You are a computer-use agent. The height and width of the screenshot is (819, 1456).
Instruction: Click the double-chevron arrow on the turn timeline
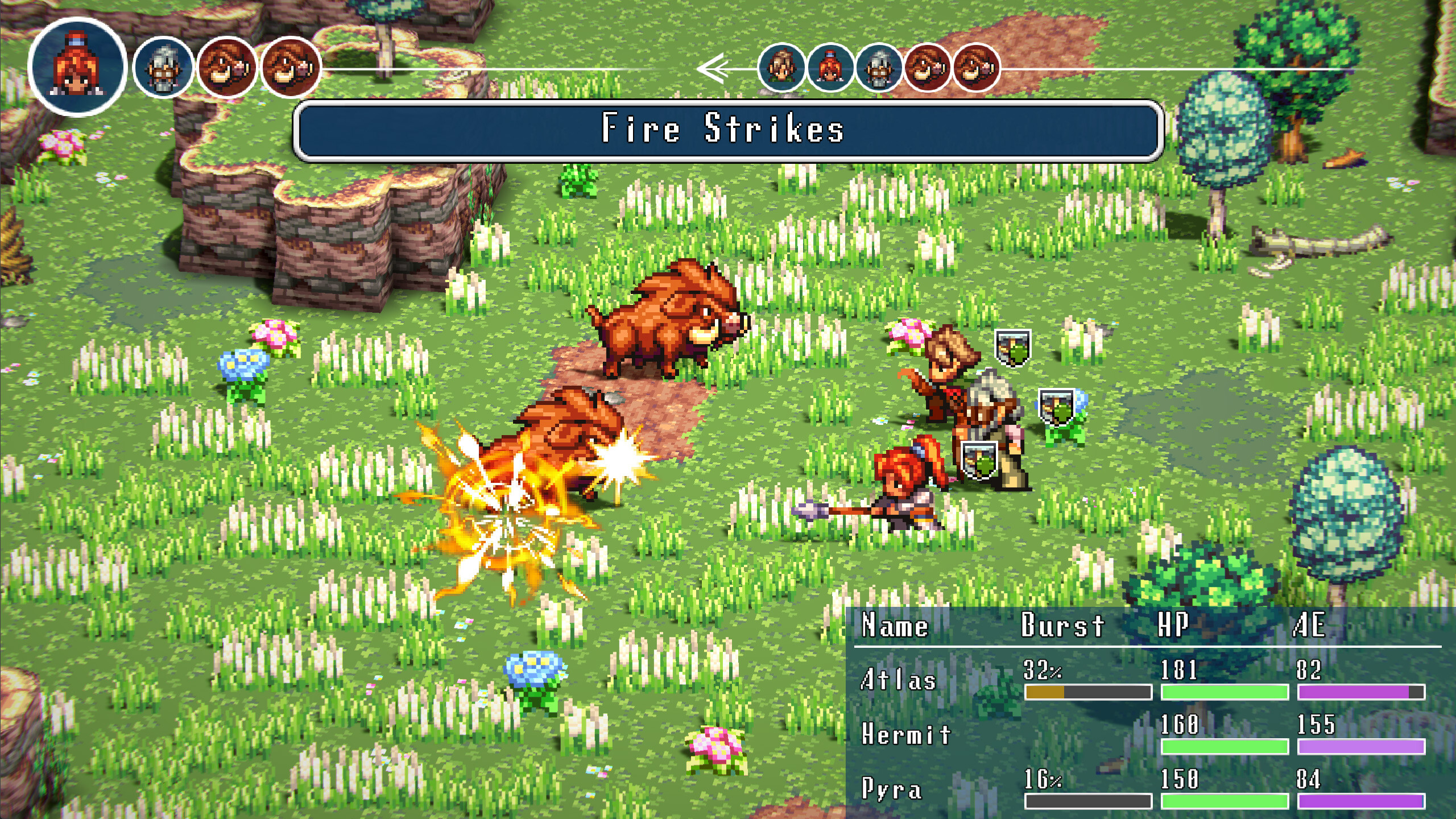[x=713, y=68]
